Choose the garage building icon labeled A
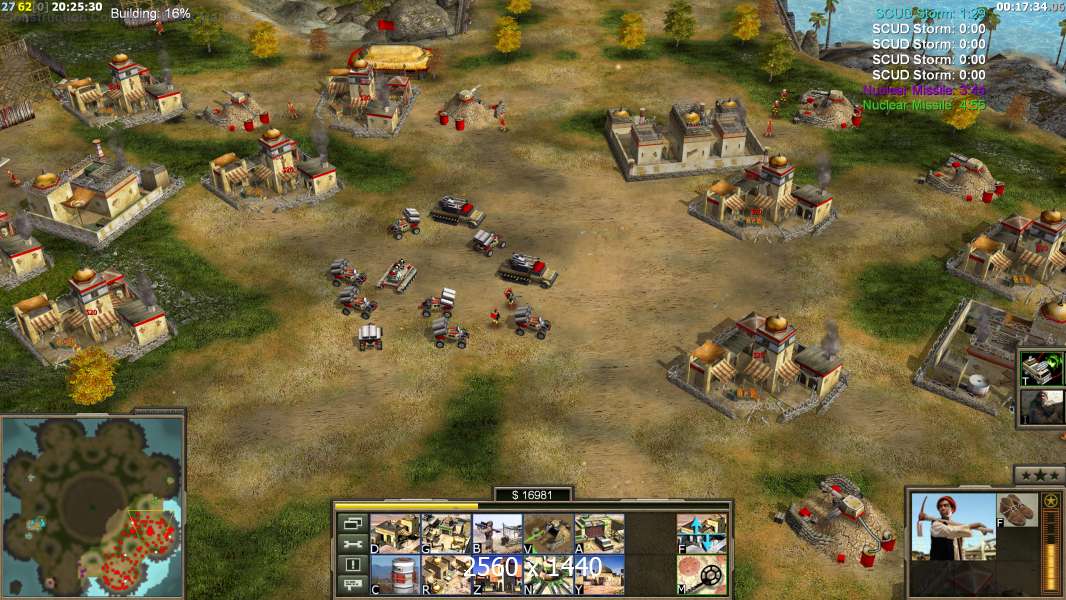 click(x=599, y=533)
